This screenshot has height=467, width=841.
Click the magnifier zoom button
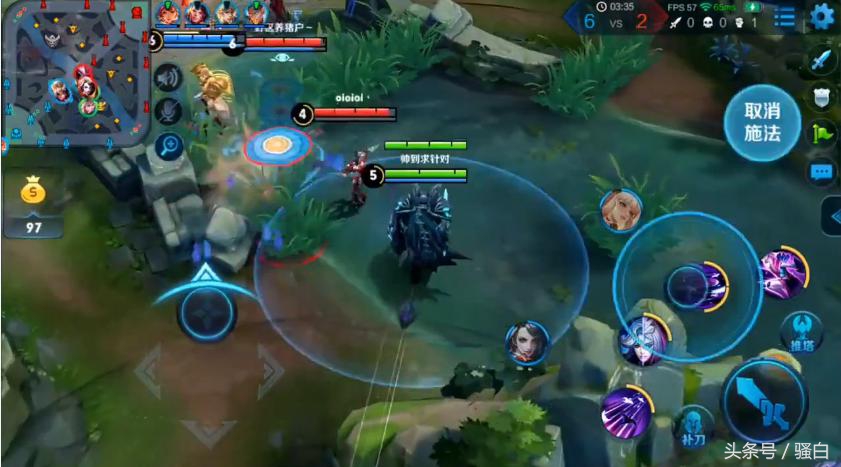pos(168,146)
